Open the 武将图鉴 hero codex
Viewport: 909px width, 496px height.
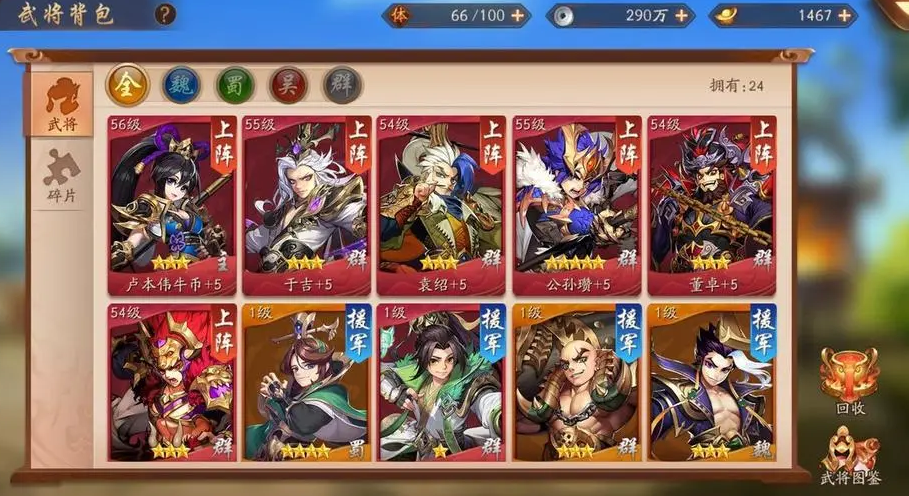tap(848, 455)
